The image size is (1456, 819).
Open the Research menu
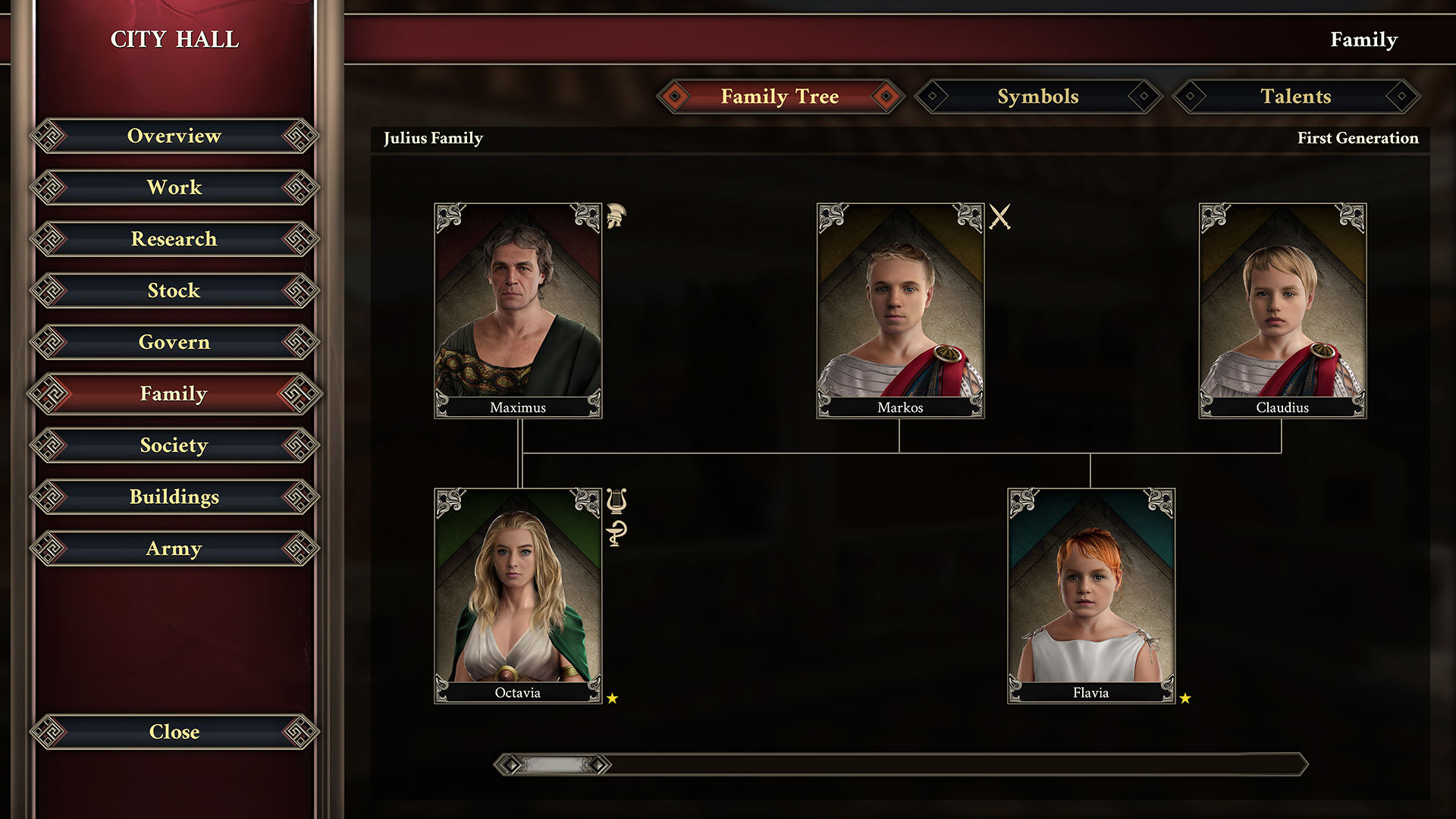click(174, 240)
